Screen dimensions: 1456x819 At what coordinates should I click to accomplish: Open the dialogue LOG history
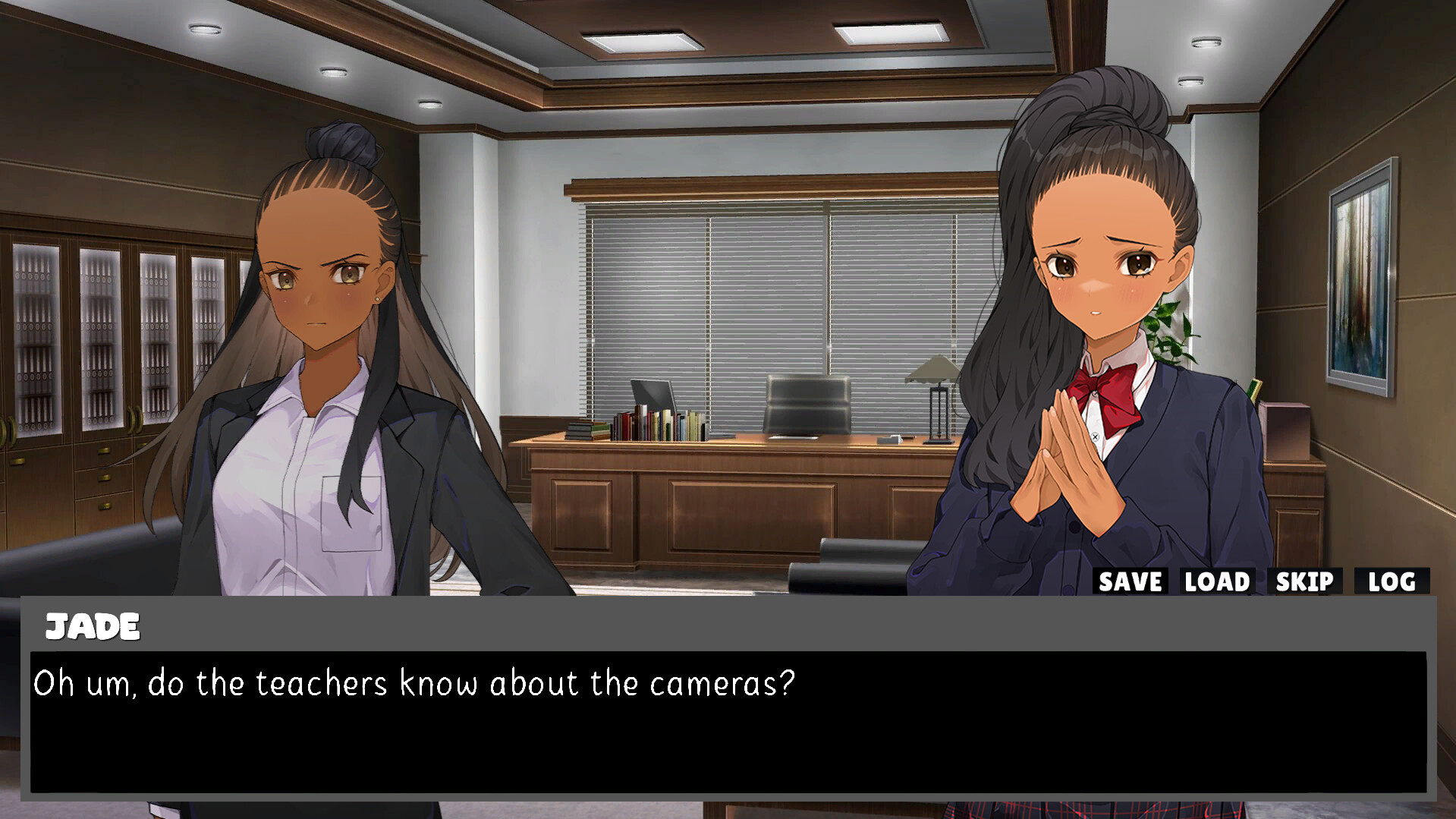coord(1392,581)
